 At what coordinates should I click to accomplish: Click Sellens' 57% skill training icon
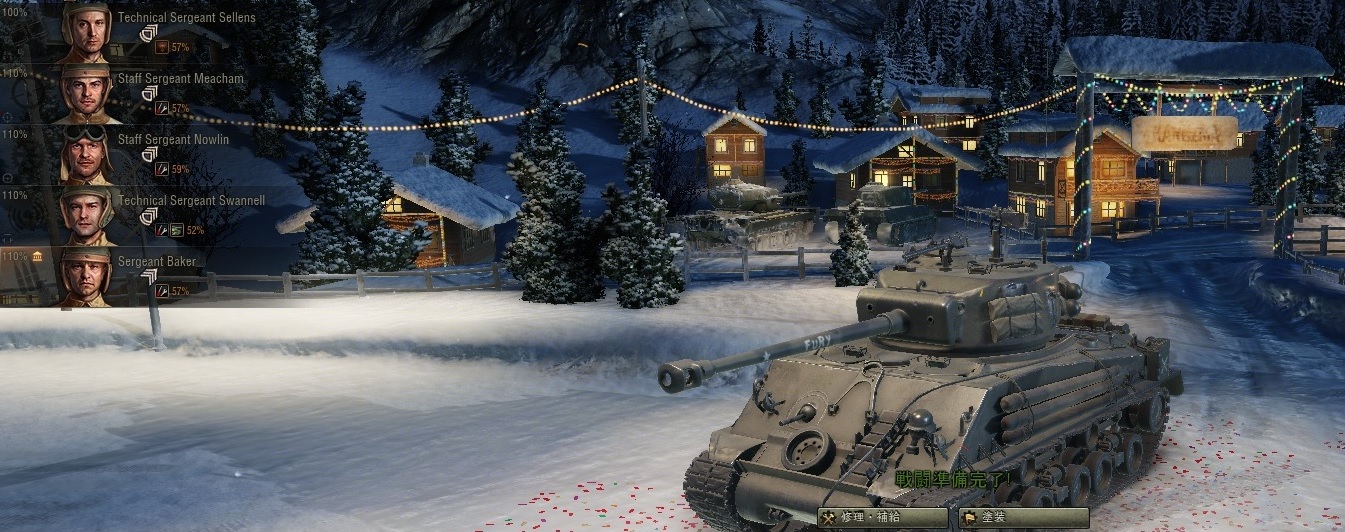[162, 47]
